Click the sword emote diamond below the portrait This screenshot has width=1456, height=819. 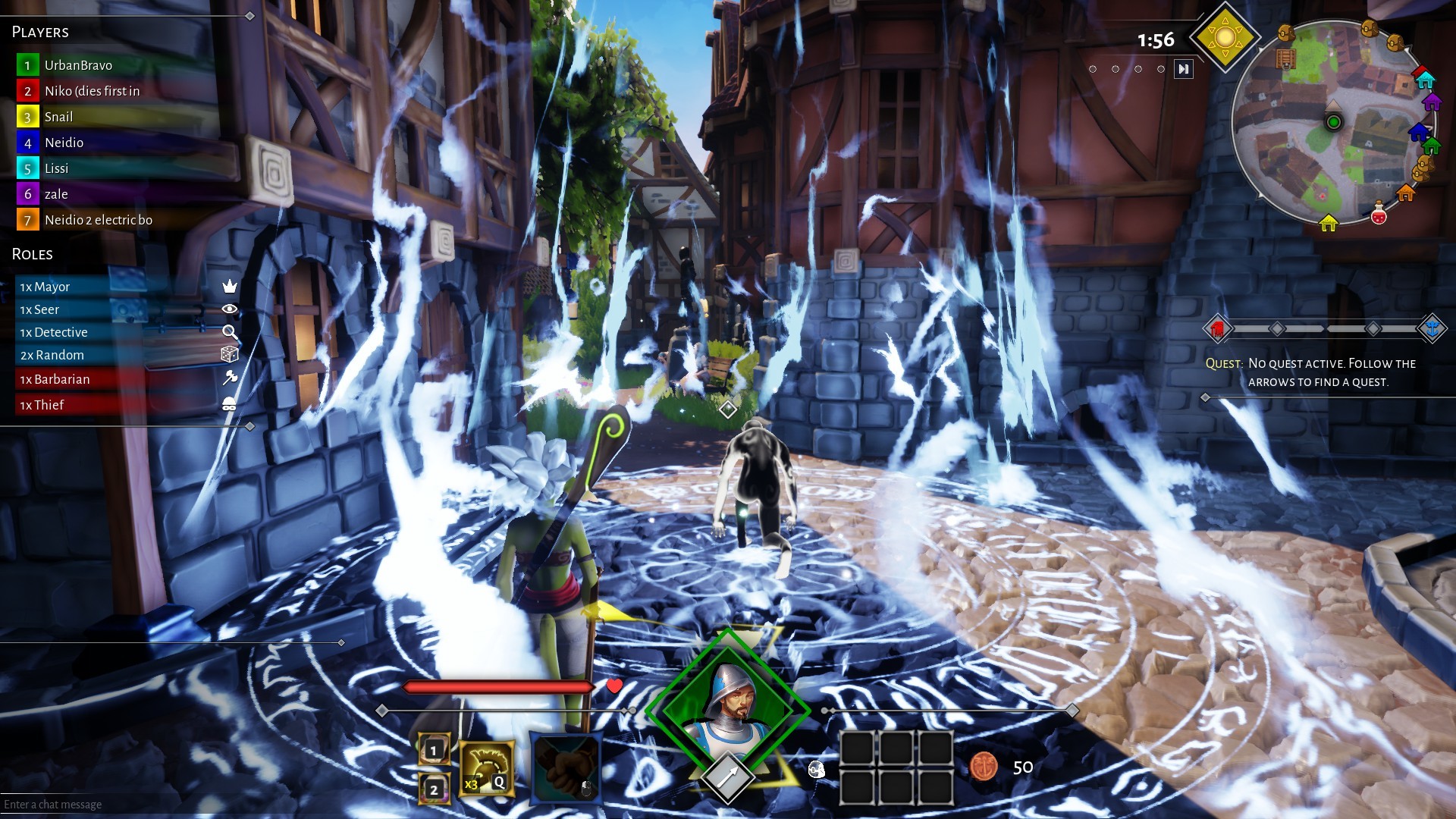726,778
